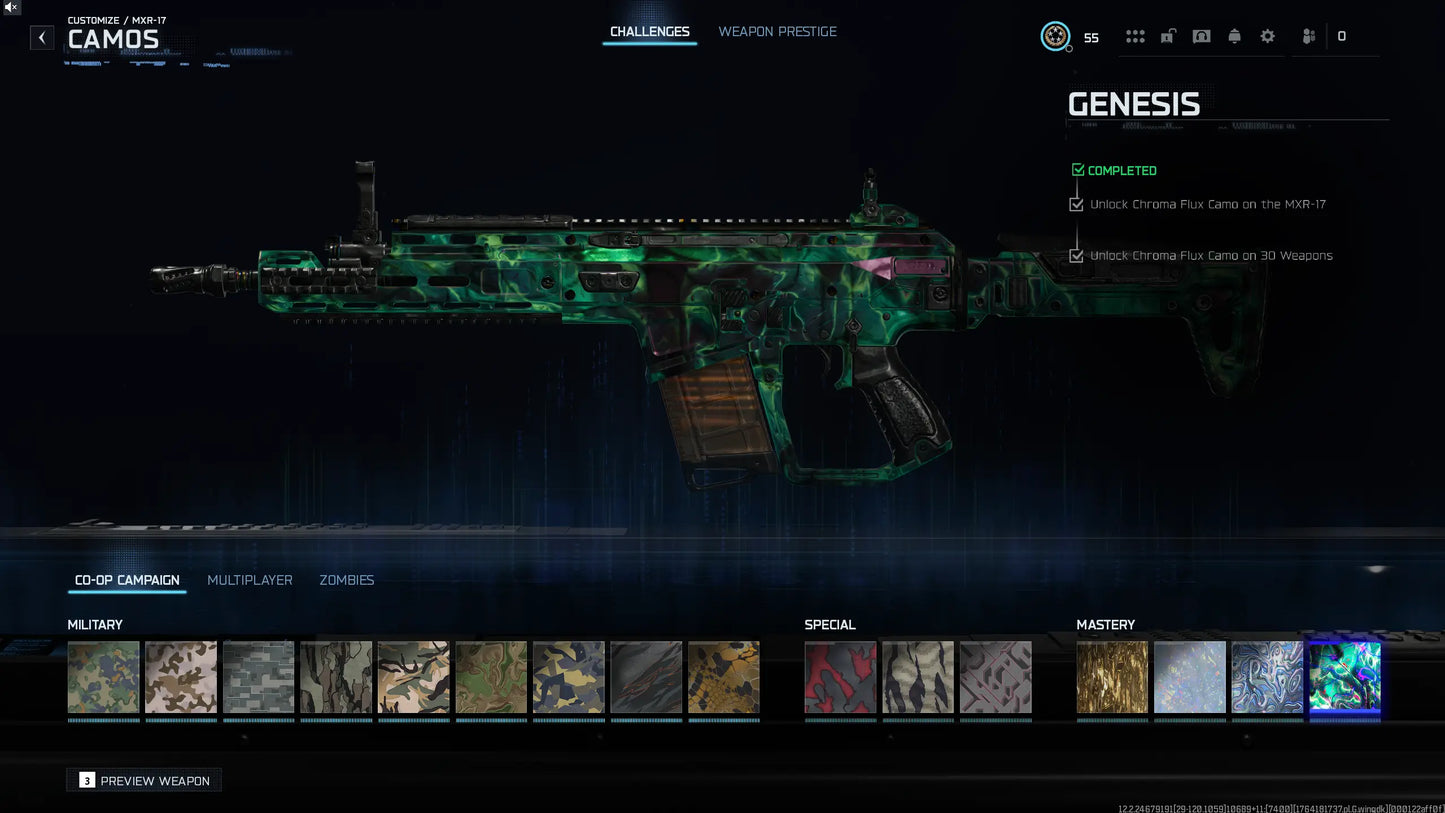Click the player rank emblem showing level 55
Image resolution: width=1445 pixels, height=813 pixels.
coord(1056,36)
